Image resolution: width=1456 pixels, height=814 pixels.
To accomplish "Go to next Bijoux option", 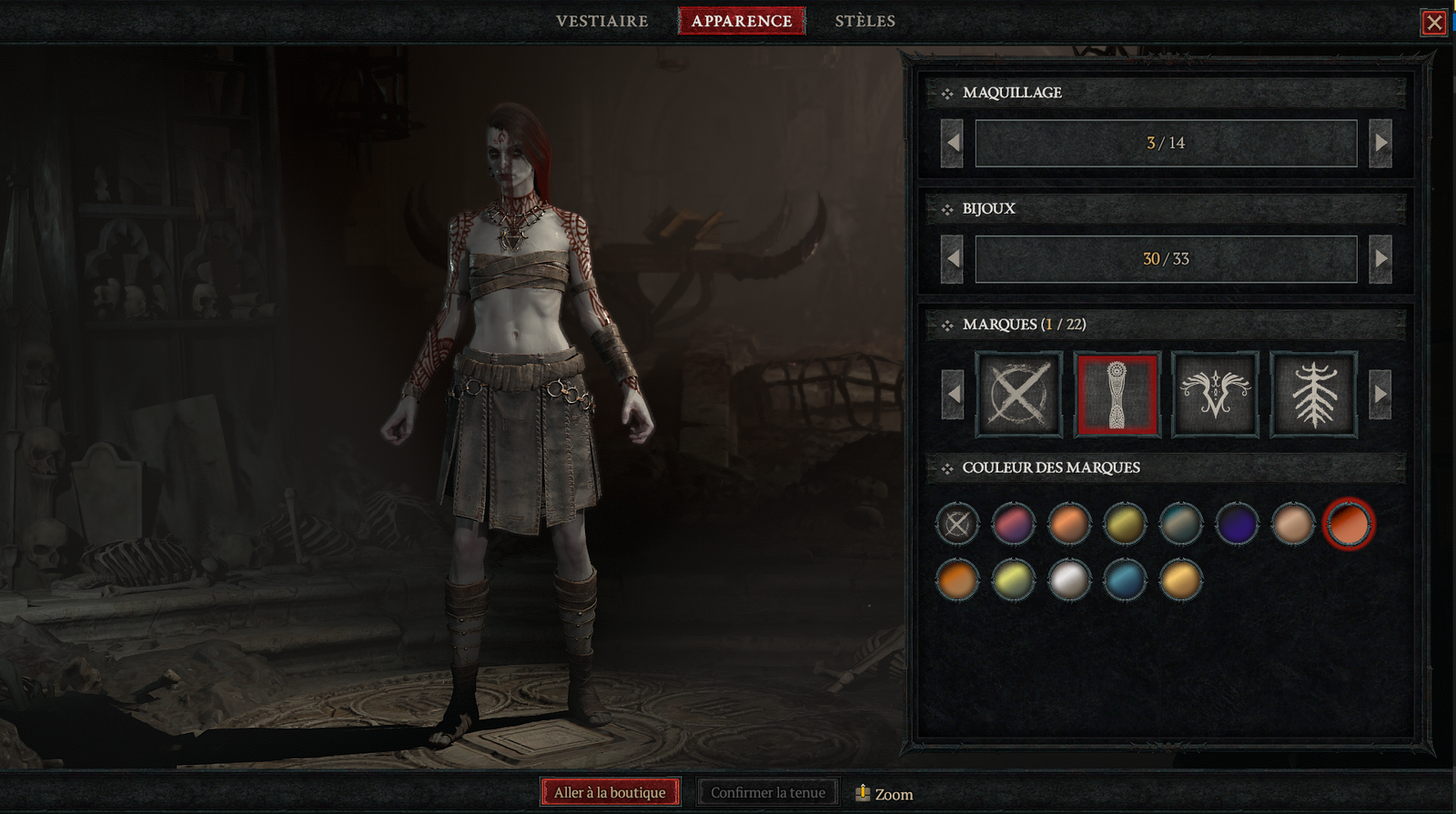I will point(1380,259).
